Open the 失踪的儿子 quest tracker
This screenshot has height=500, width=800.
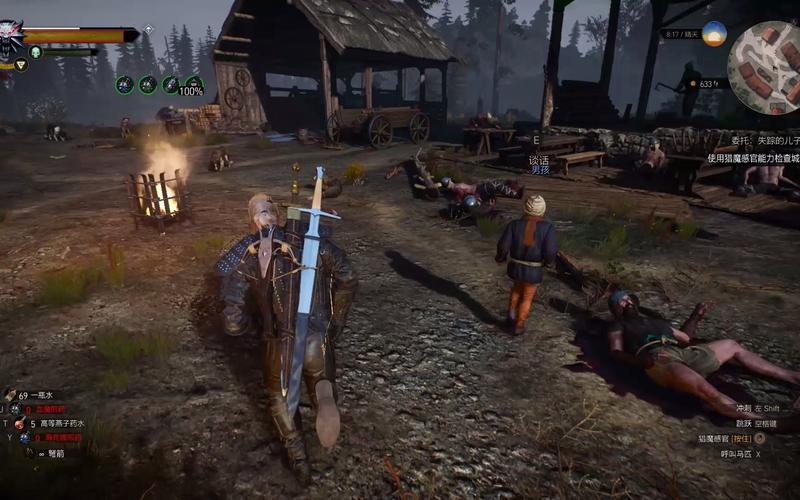(763, 142)
